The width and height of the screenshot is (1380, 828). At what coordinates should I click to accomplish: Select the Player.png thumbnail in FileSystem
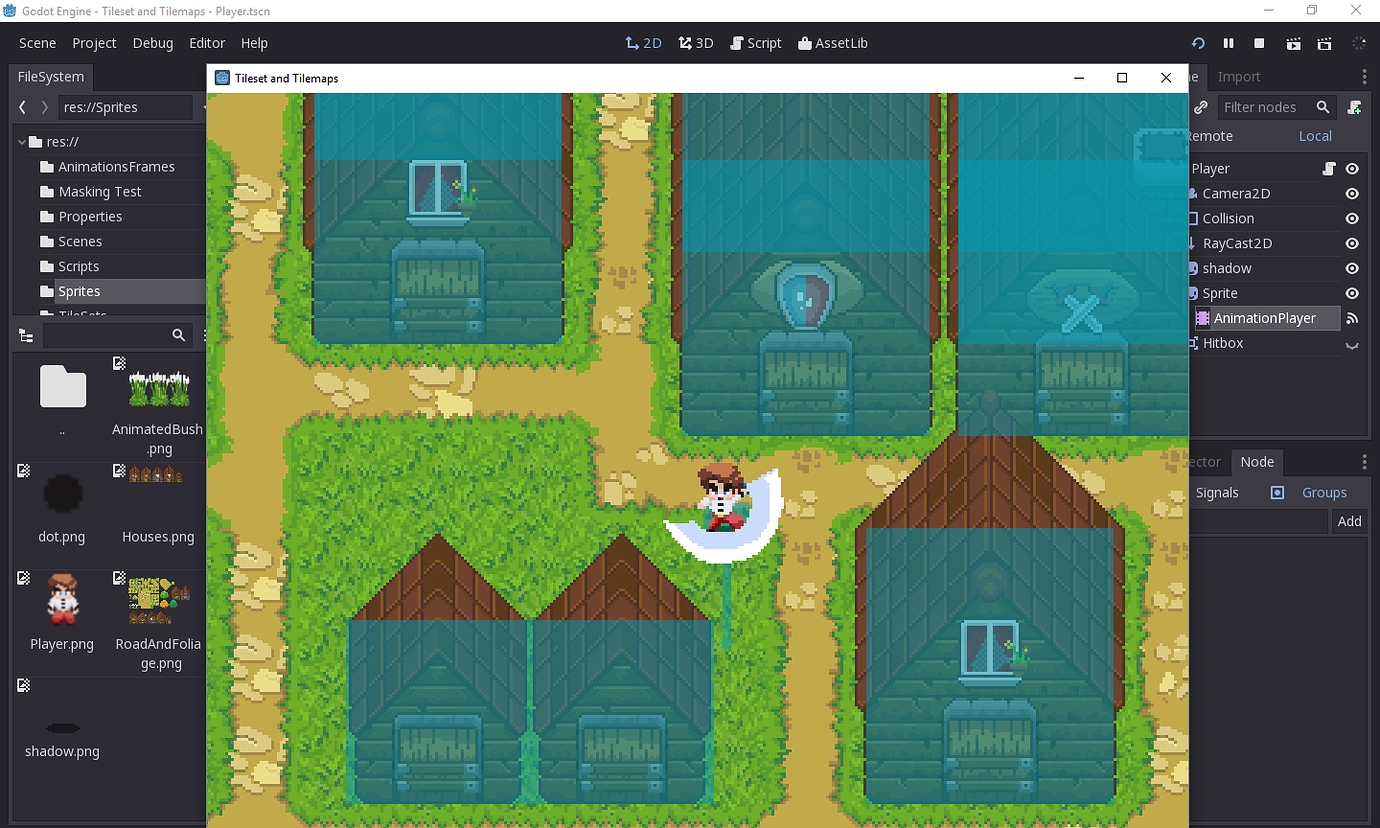pyautogui.click(x=61, y=598)
